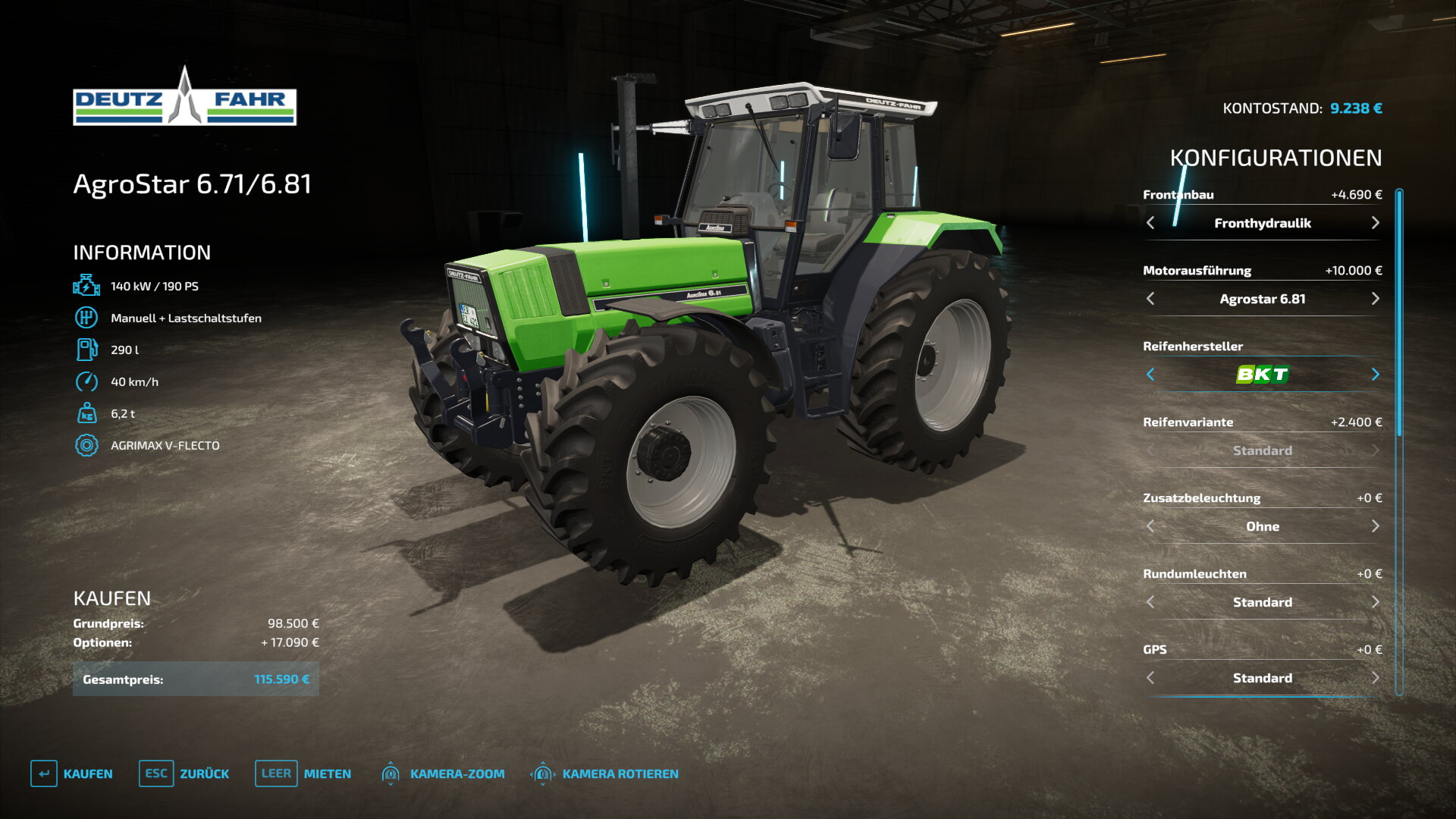Select next Frontanbau option
This screenshot has width=1456, height=819.
tap(1375, 223)
